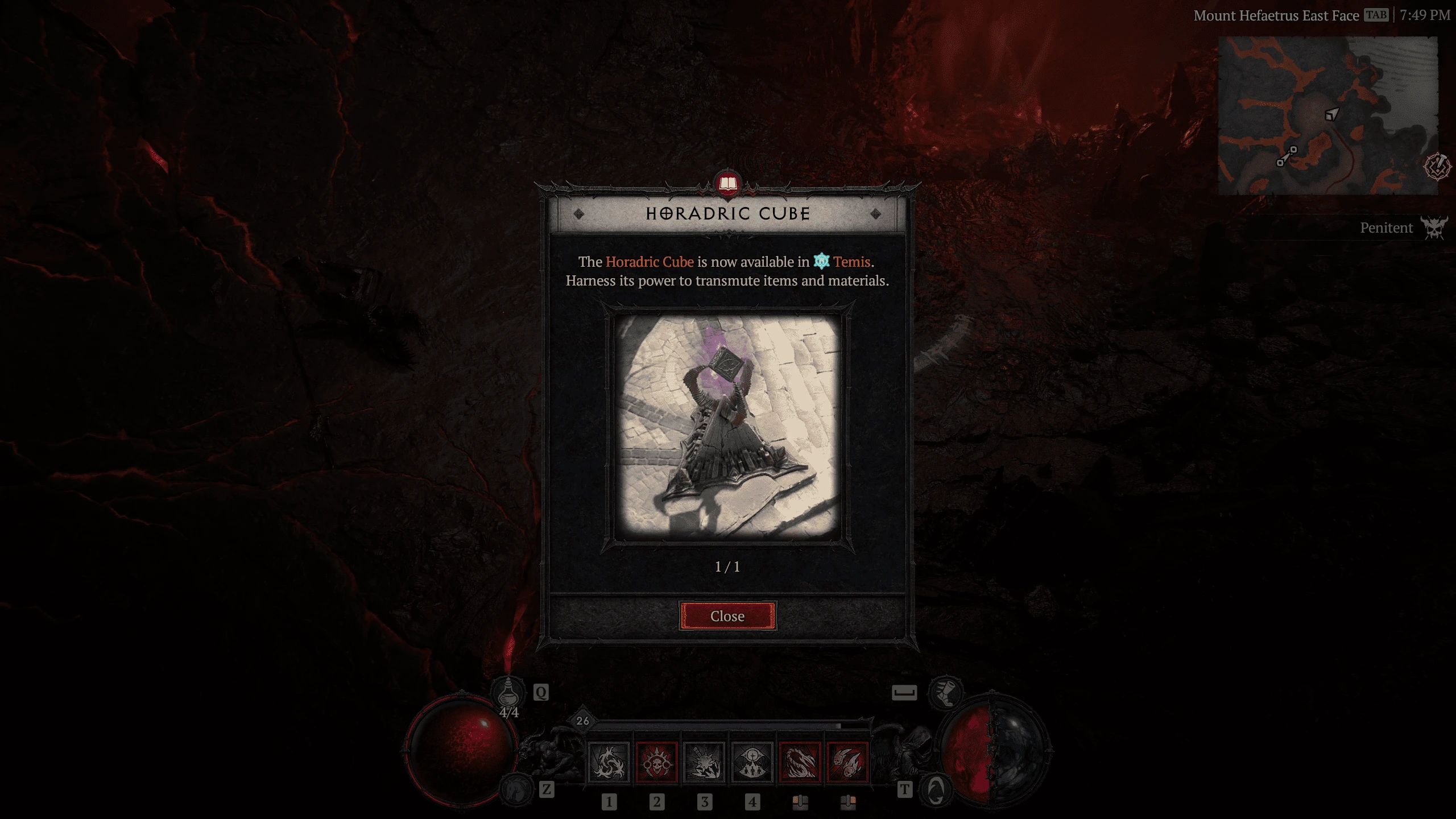View the Horadric Cube tutorial image

(727, 427)
